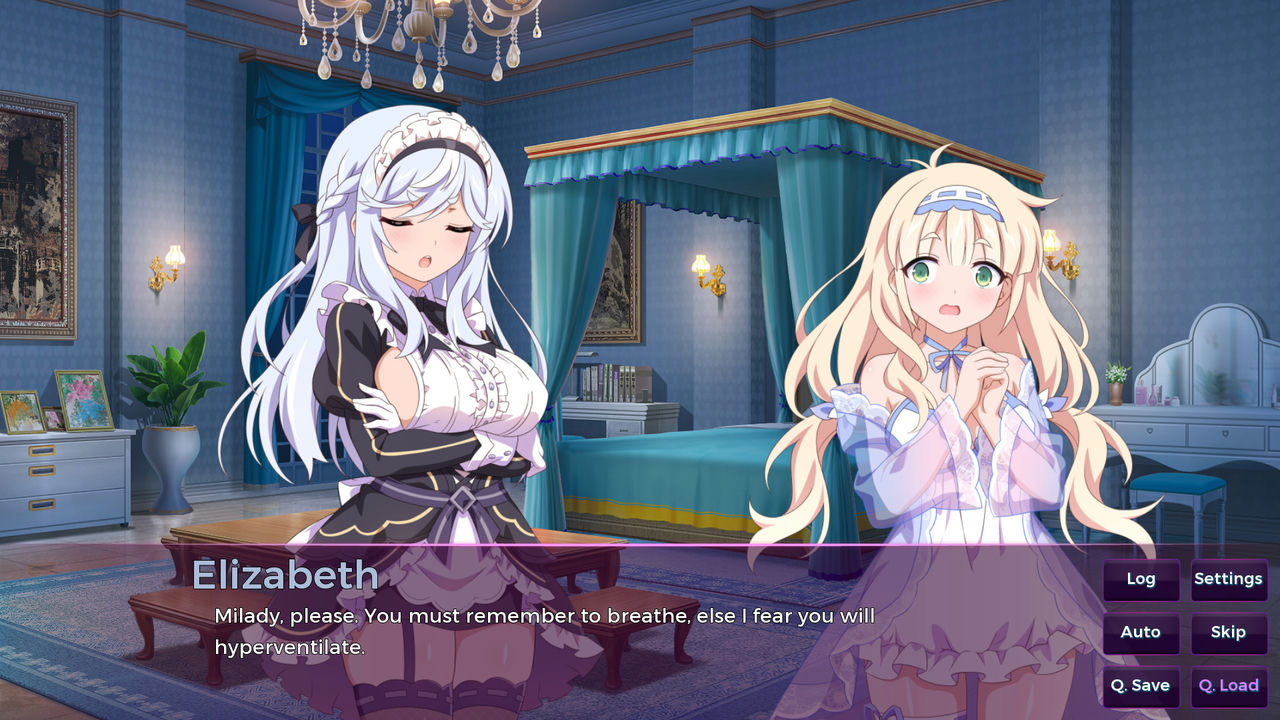The height and width of the screenshot is (720, 1280).
Task: Activate Skip mode to fast-forward dialogue
Action: (1229, 632)
